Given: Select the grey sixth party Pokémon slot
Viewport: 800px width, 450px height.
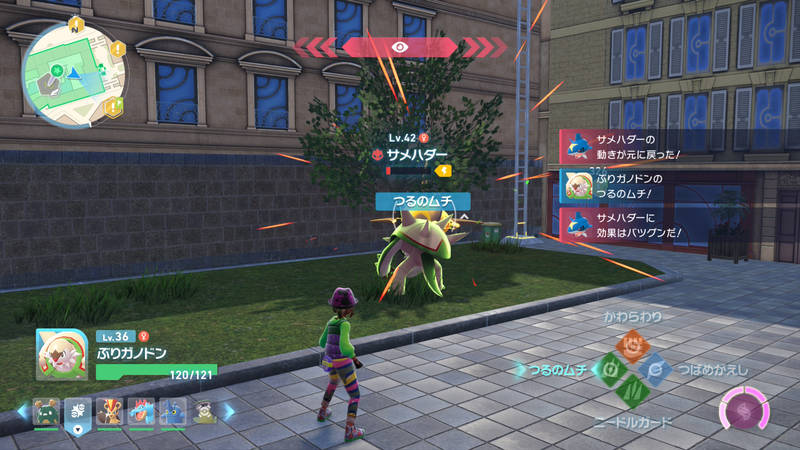Looking at the screenshot, I should [x=204, y=411].
